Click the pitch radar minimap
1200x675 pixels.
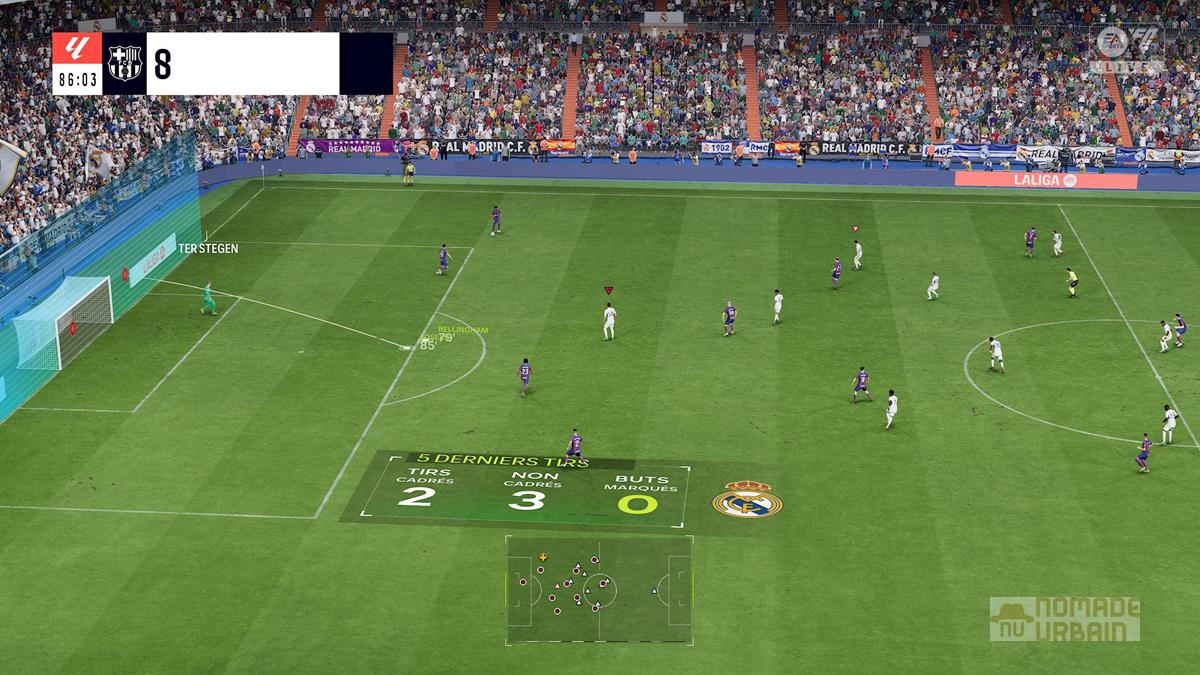click(x=599, y=589)
